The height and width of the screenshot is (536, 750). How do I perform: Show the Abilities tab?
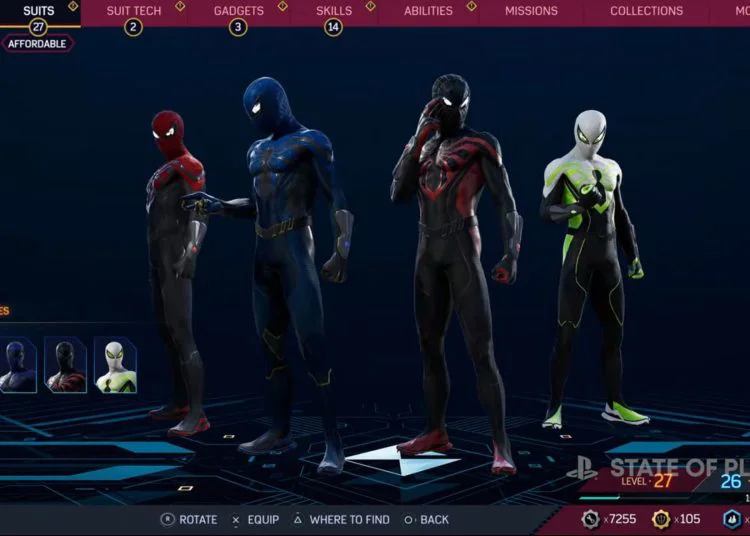point(428,11)
